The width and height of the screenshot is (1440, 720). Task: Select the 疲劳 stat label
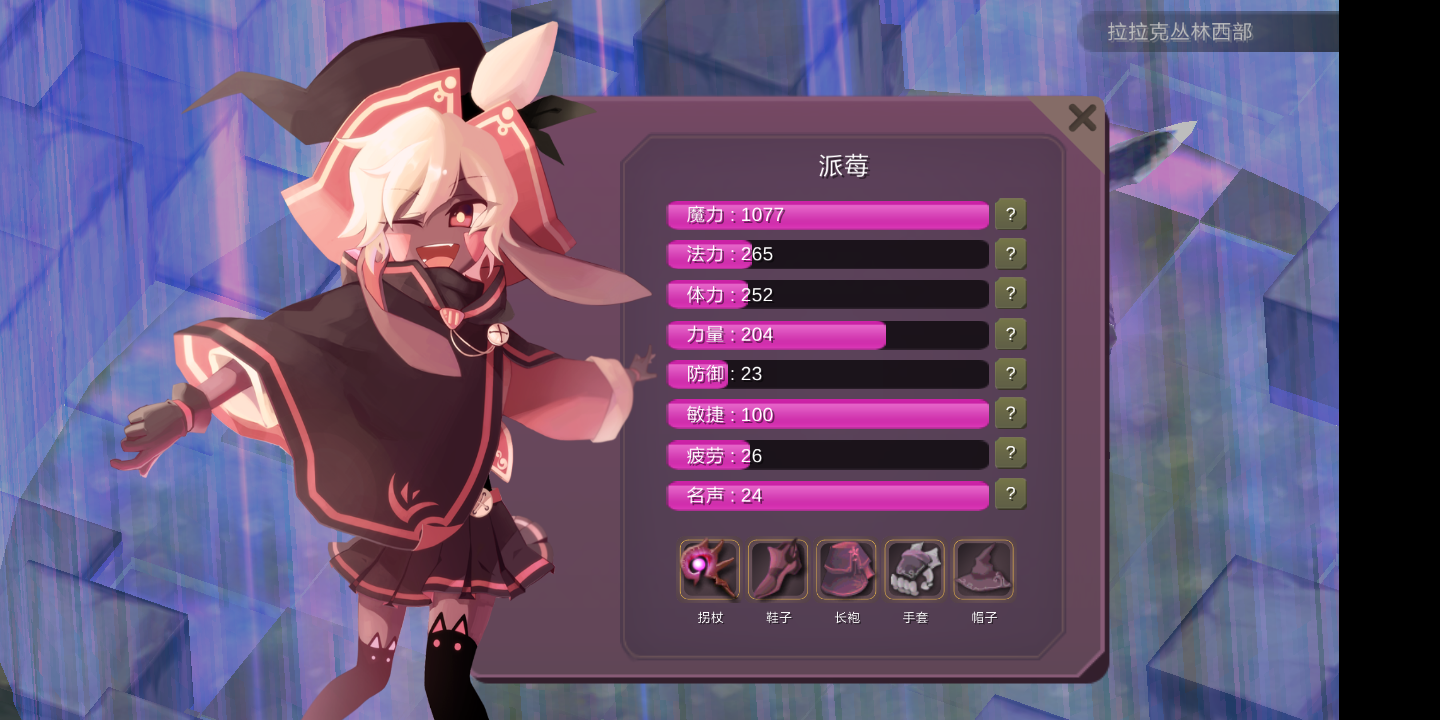(706, 455)
